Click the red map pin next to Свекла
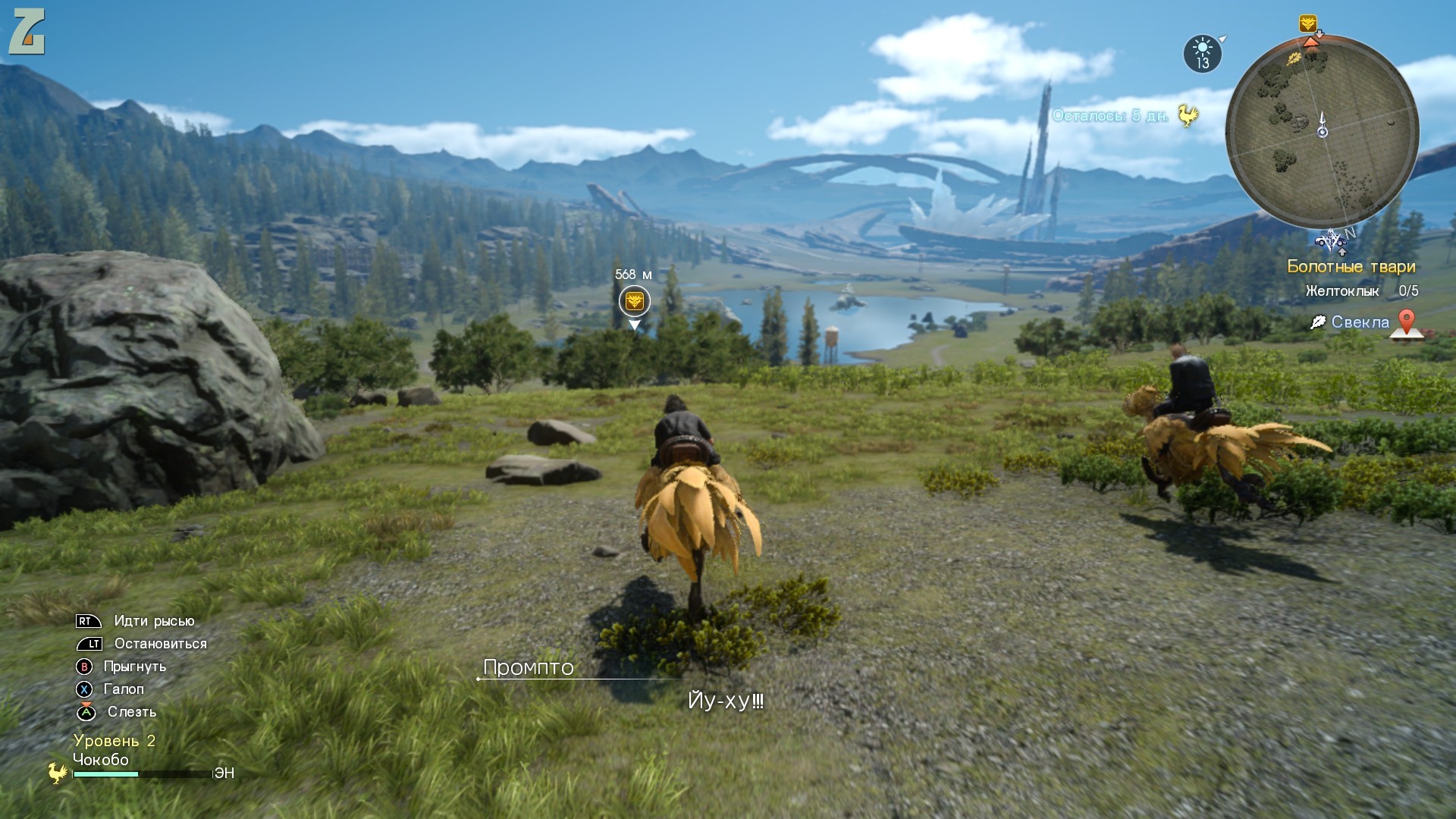This screenshot has height=819, width=1456. pos(1406,322)
